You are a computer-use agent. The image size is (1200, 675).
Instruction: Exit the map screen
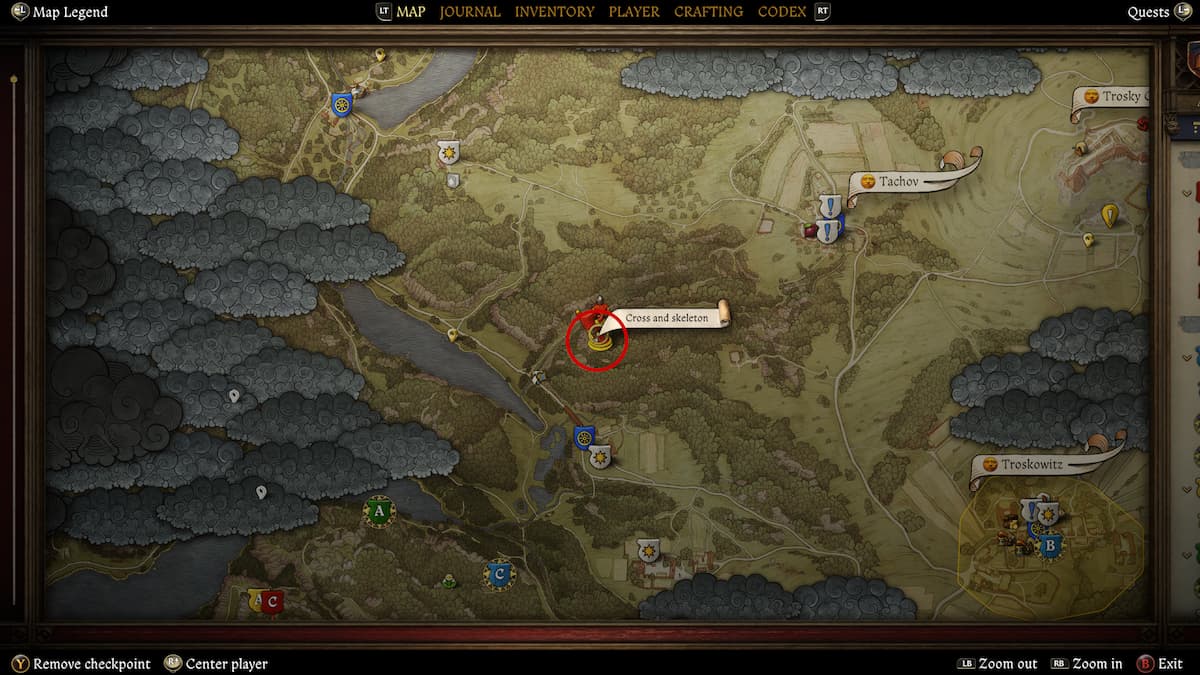point(1170,664)
